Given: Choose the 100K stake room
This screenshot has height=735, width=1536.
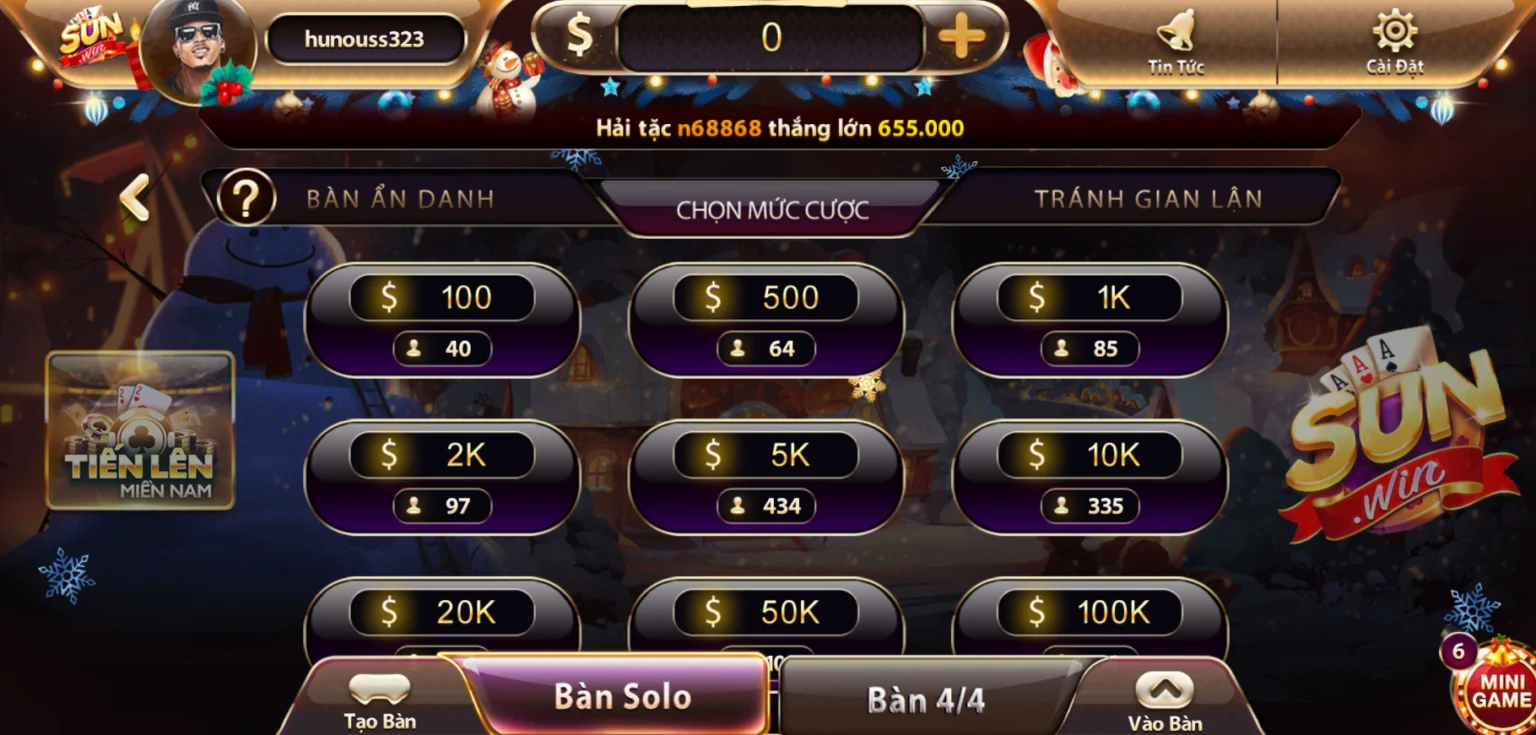Looking at the screenshot, I should [x=1088, y=610].
